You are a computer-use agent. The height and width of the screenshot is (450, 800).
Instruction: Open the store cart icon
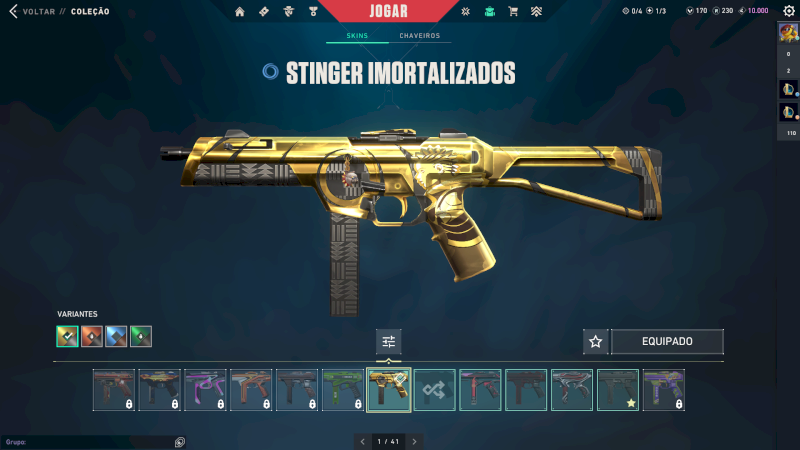pyautogui.click(x=513, y=12)
